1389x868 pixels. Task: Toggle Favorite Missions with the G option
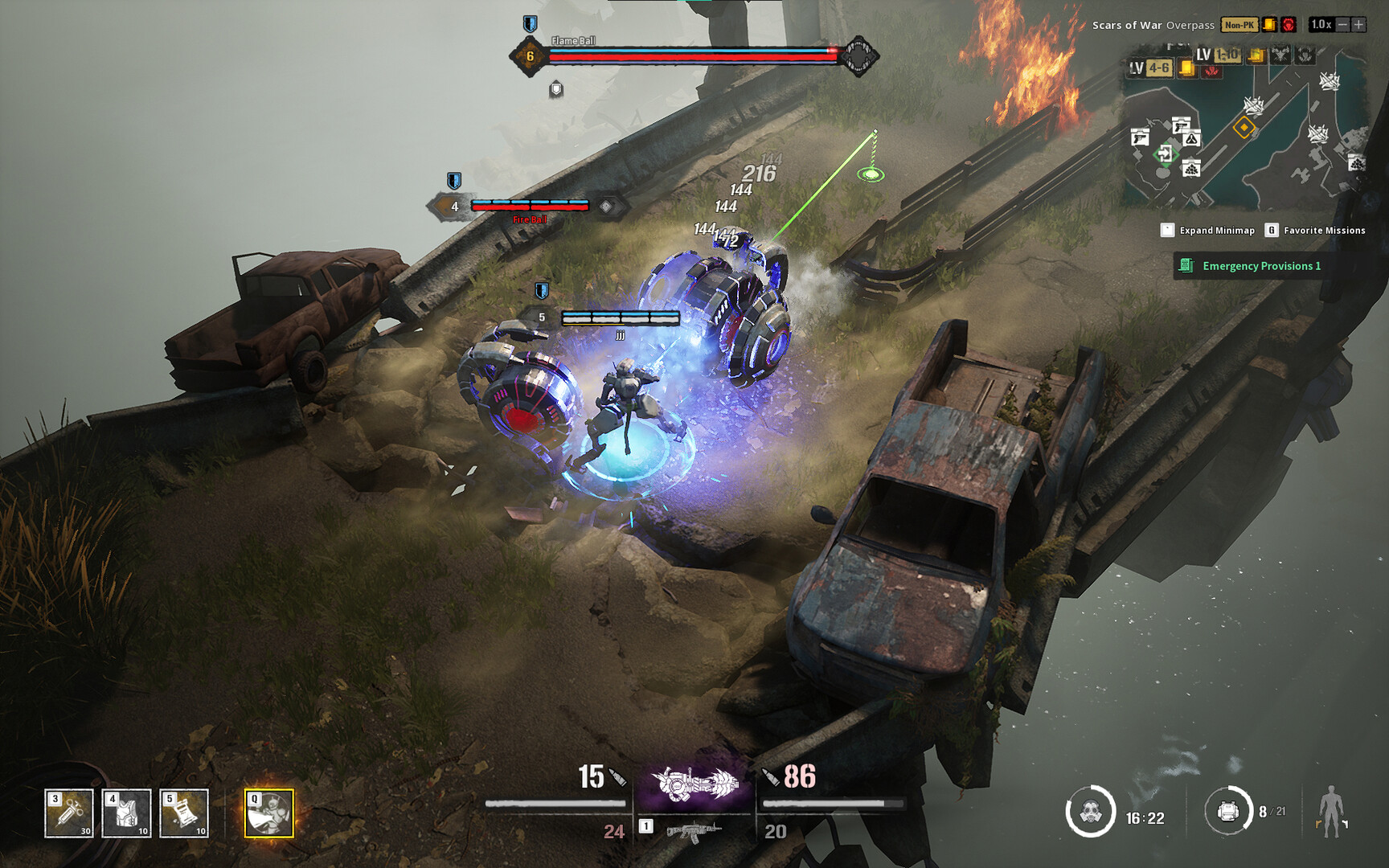pos(1271,231)
